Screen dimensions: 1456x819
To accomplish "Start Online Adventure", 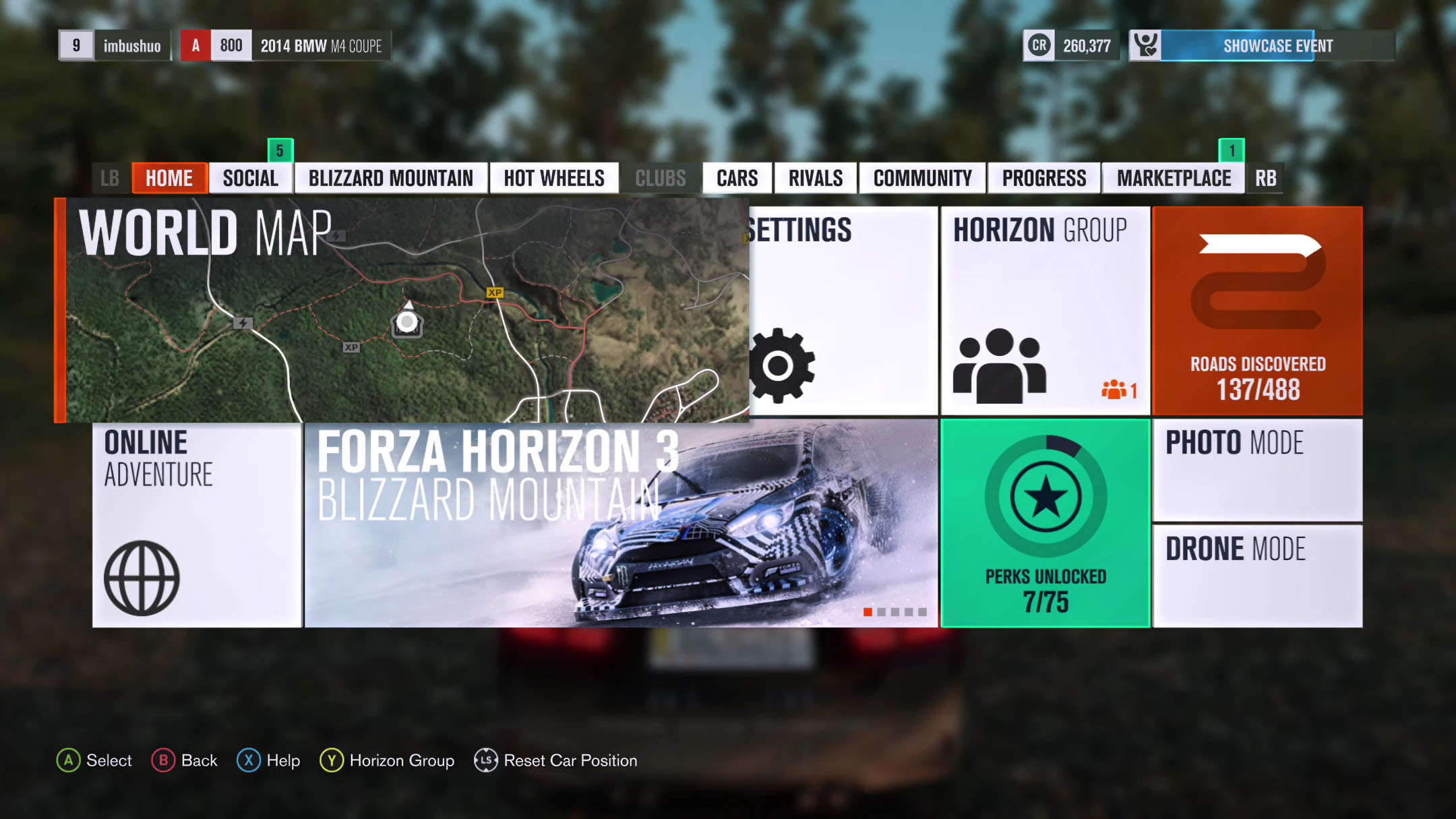I will pos(197,523).
